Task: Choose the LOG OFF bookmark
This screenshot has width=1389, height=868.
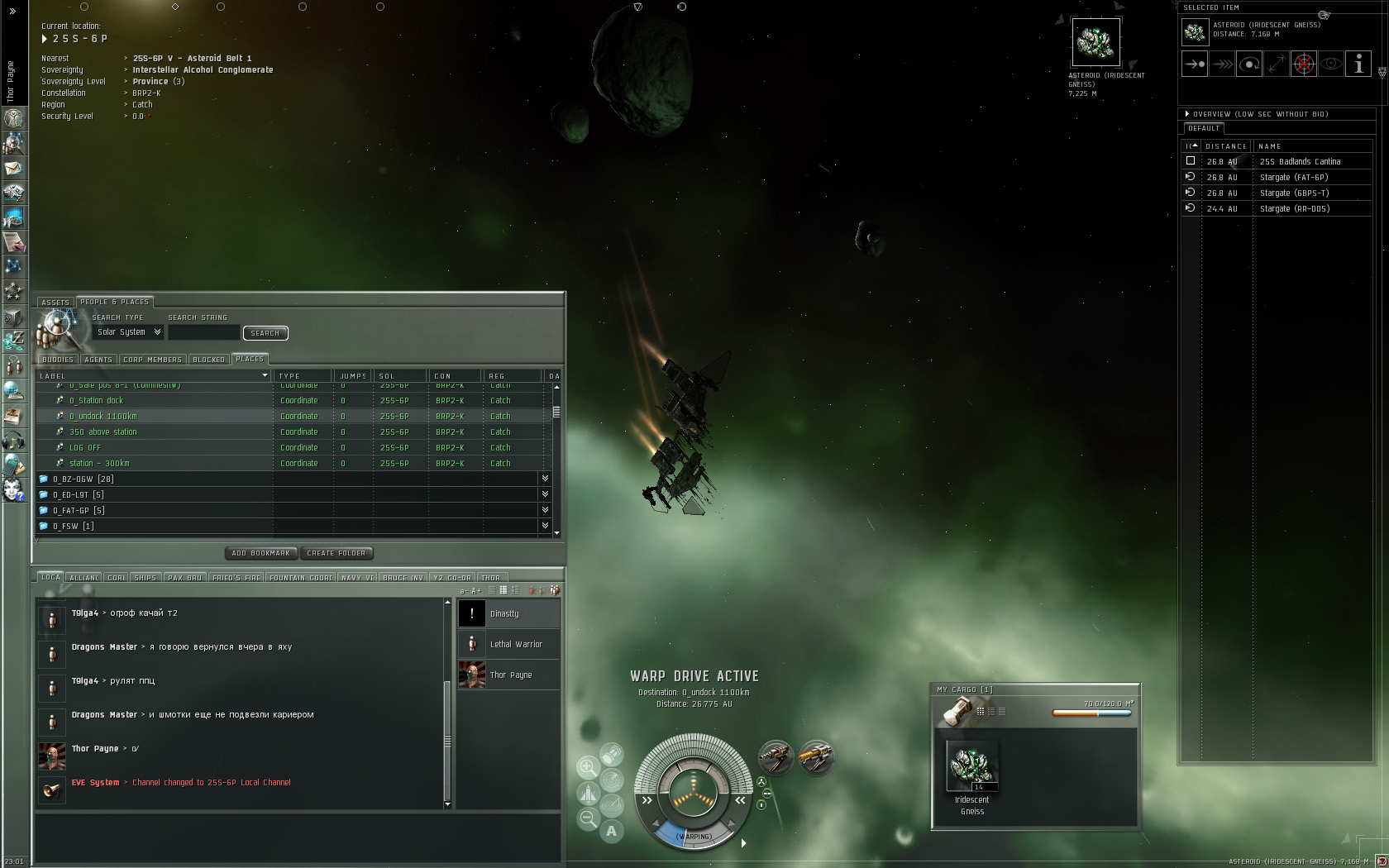Action: click(x=85, y=448)
